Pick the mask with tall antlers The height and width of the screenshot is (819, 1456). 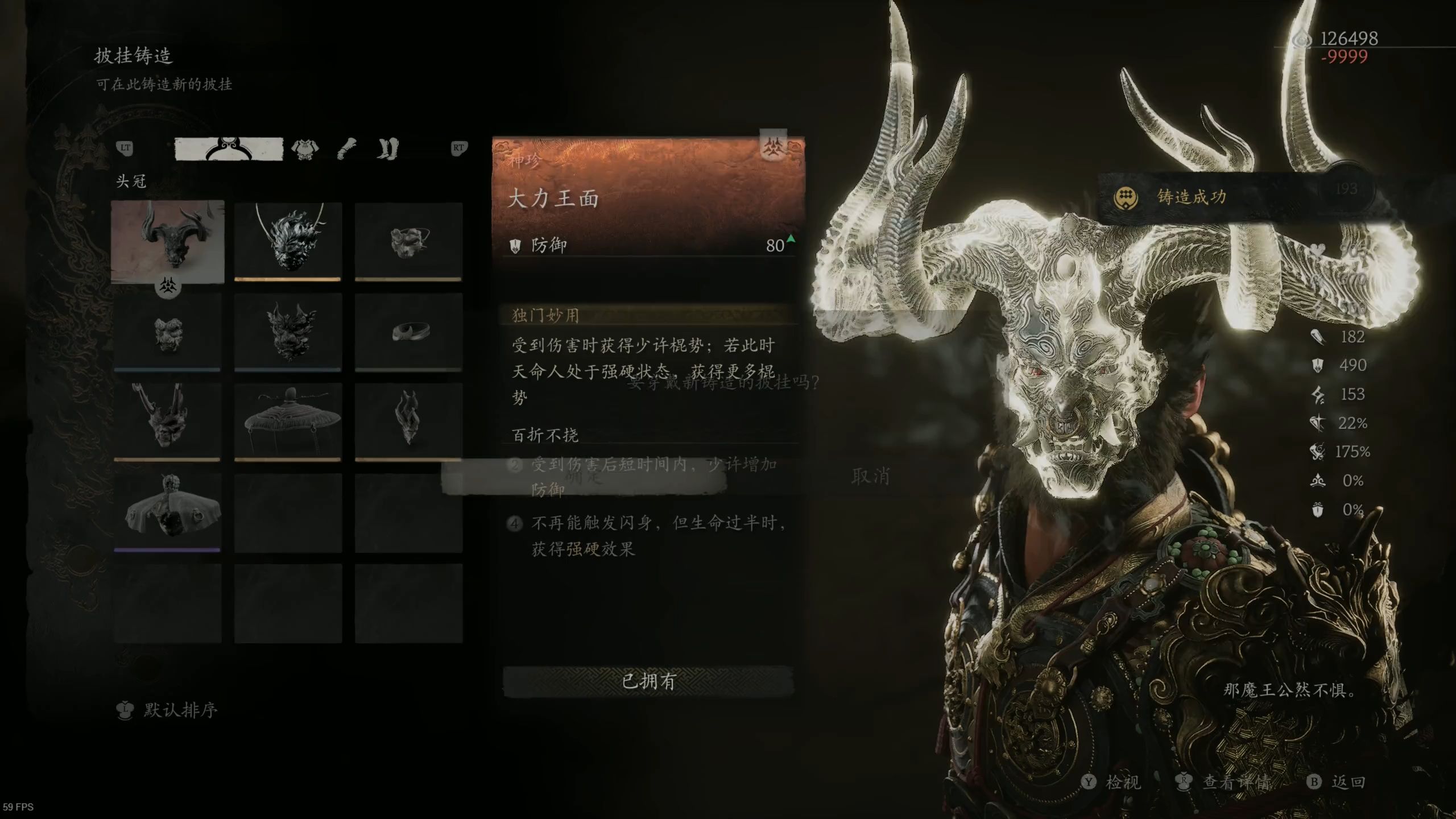coord(167,421)
